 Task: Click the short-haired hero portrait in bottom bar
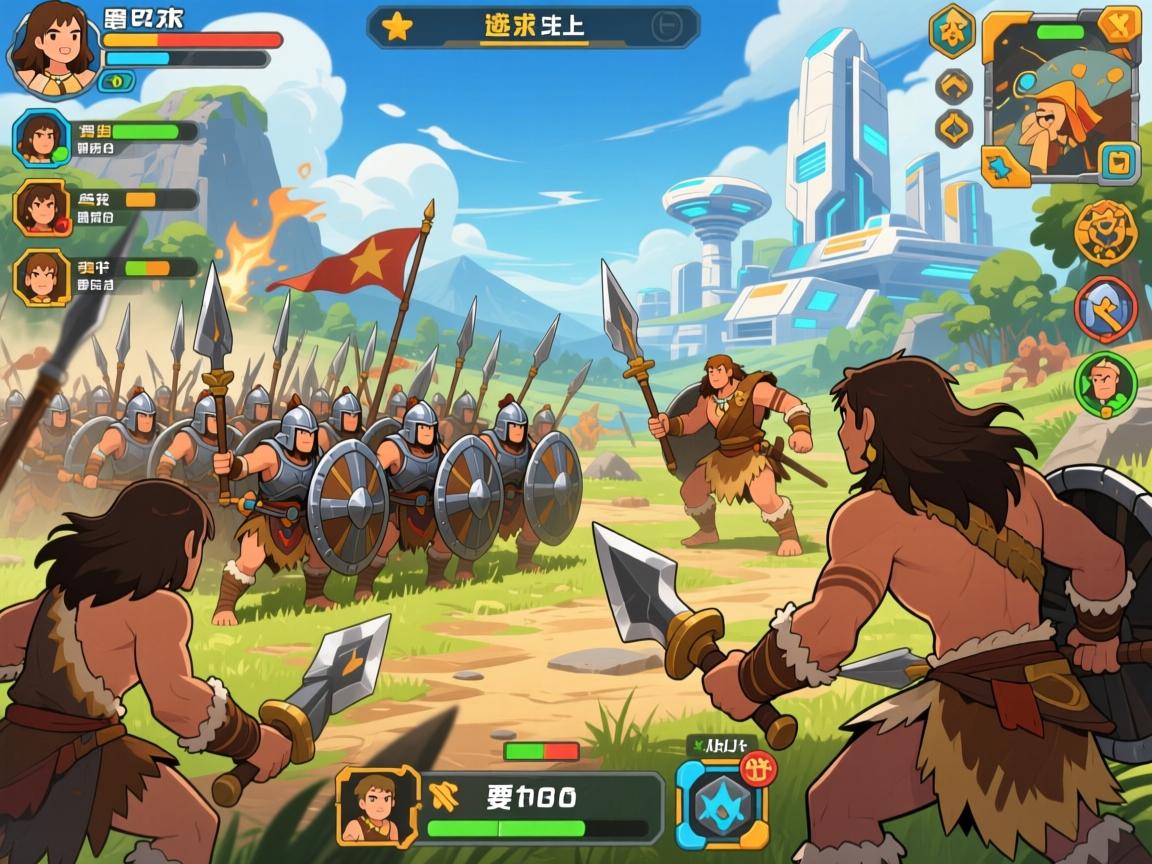[x=377, y=806]
